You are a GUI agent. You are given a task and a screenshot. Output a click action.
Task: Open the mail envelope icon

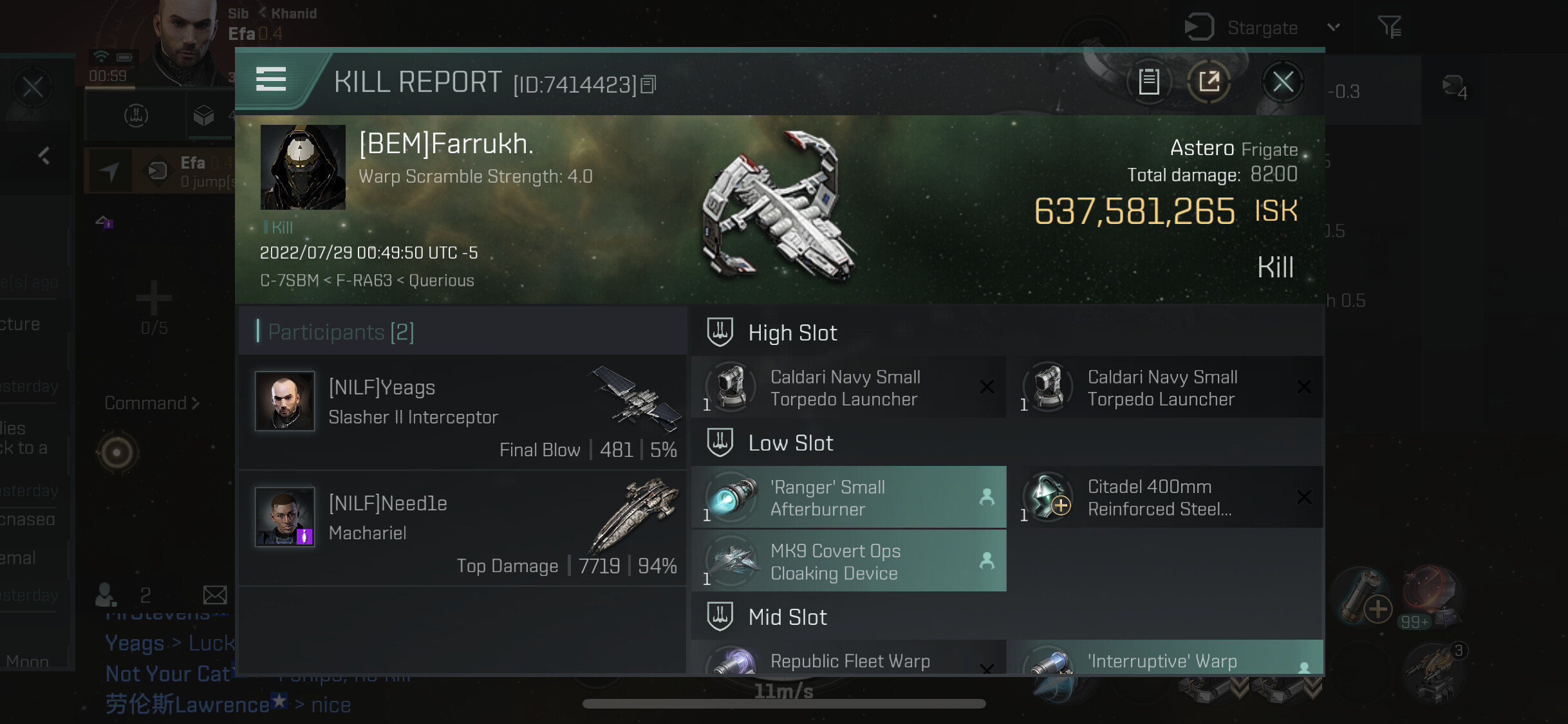click(215, 595)
